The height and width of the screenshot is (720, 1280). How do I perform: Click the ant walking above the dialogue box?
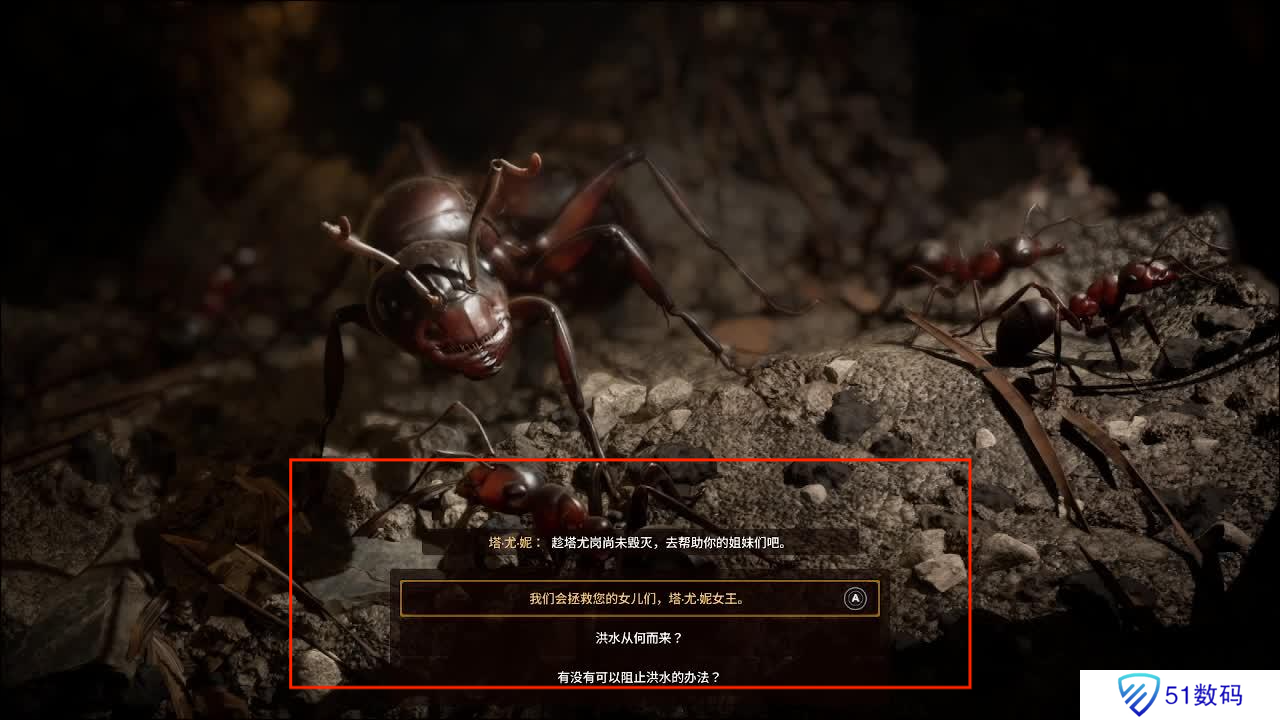tap(530, 490)
